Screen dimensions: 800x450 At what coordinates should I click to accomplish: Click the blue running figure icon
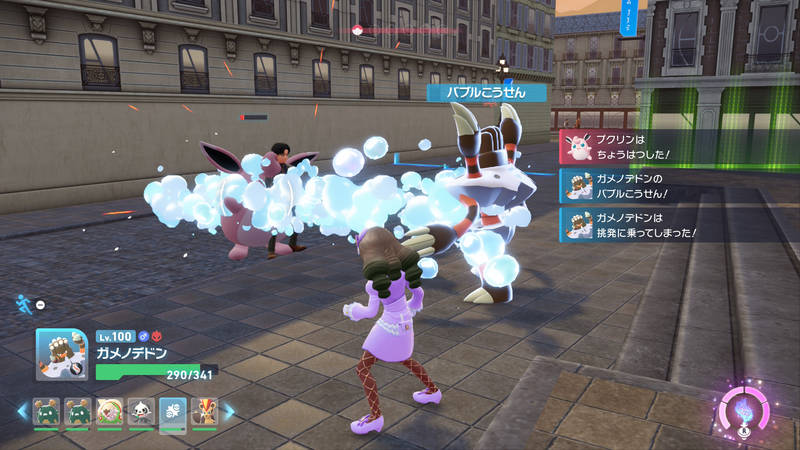coord(22,302)
